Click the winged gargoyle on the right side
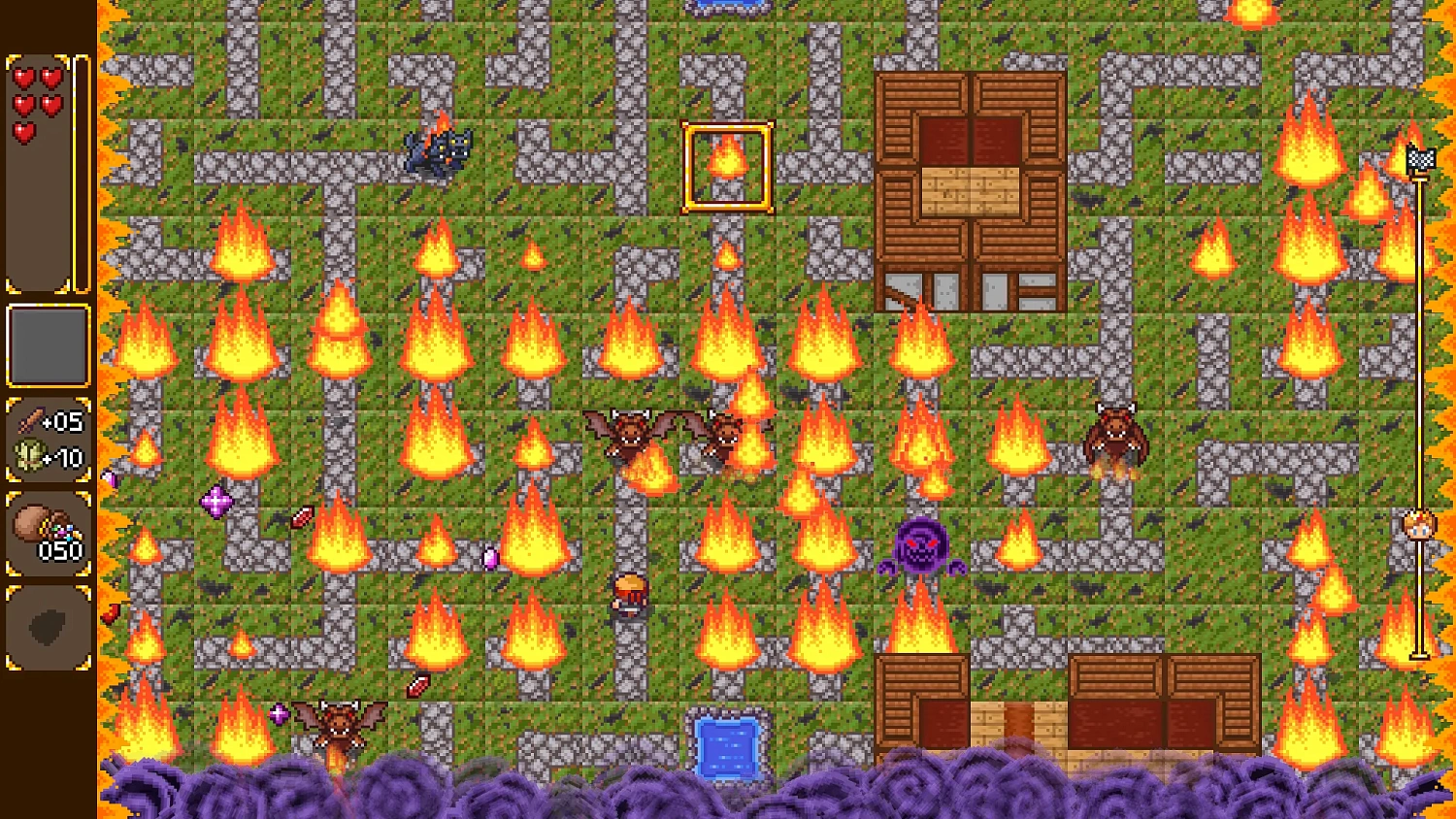The width and height of the screenshot is (1456, 819). point(1113,434)
